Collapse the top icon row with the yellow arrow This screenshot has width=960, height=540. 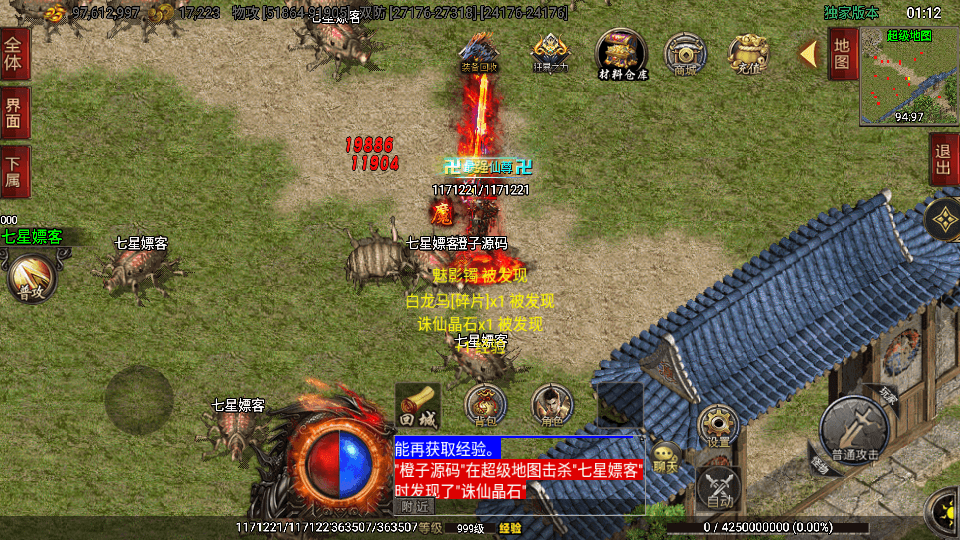[x=808, y=54]
